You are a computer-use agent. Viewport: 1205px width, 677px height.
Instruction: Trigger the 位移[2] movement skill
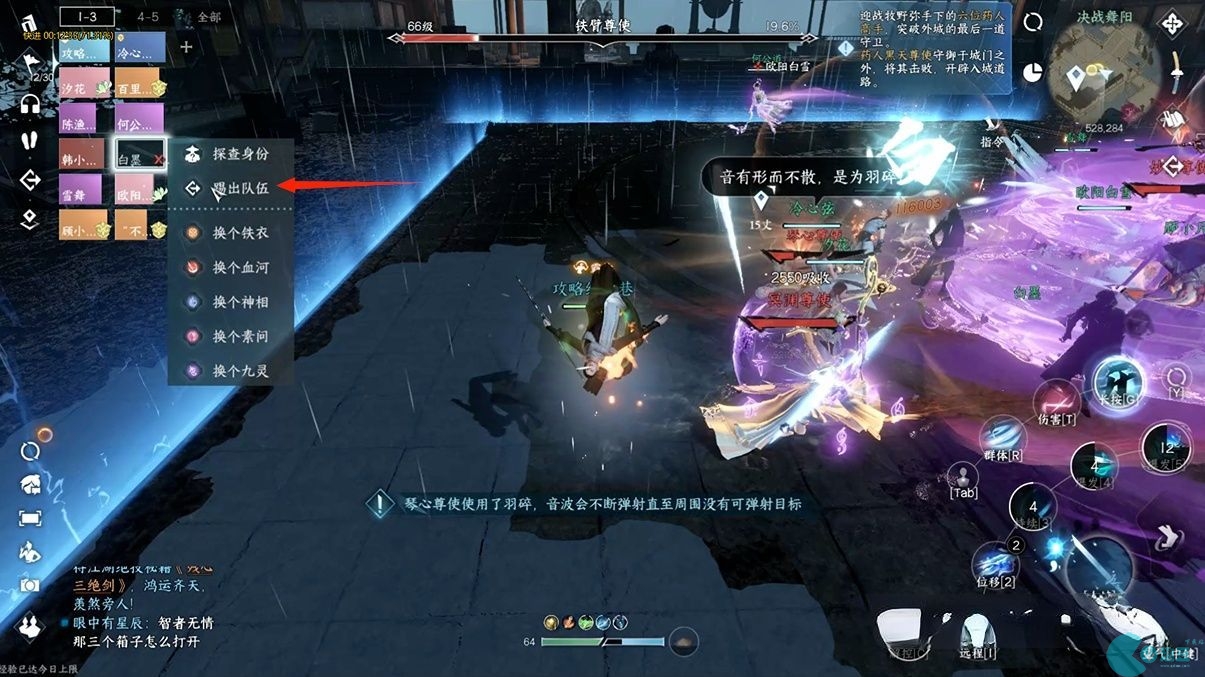pyautogui.click(x=996, y=564)
